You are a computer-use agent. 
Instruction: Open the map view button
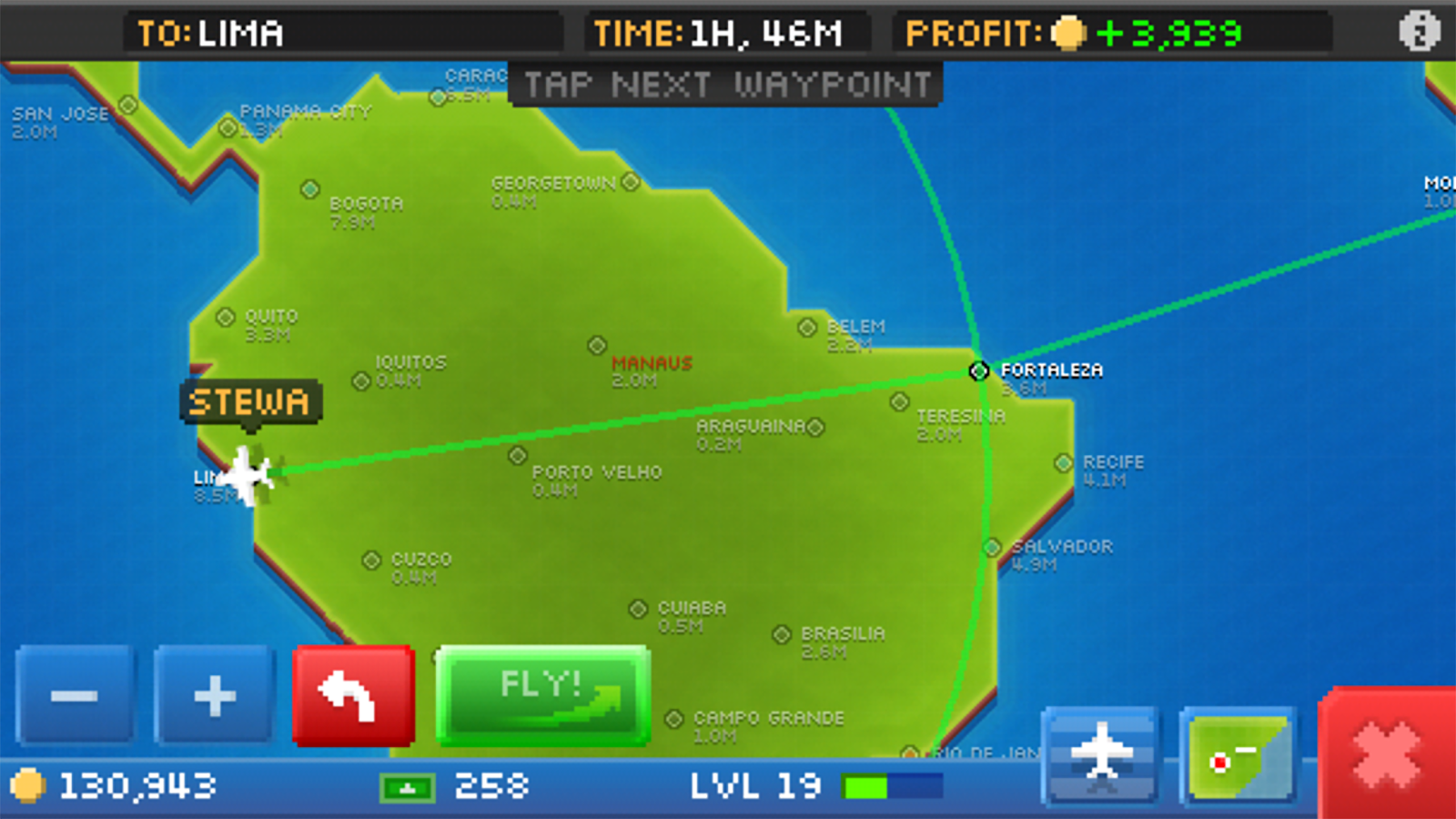coord(1239,755)
